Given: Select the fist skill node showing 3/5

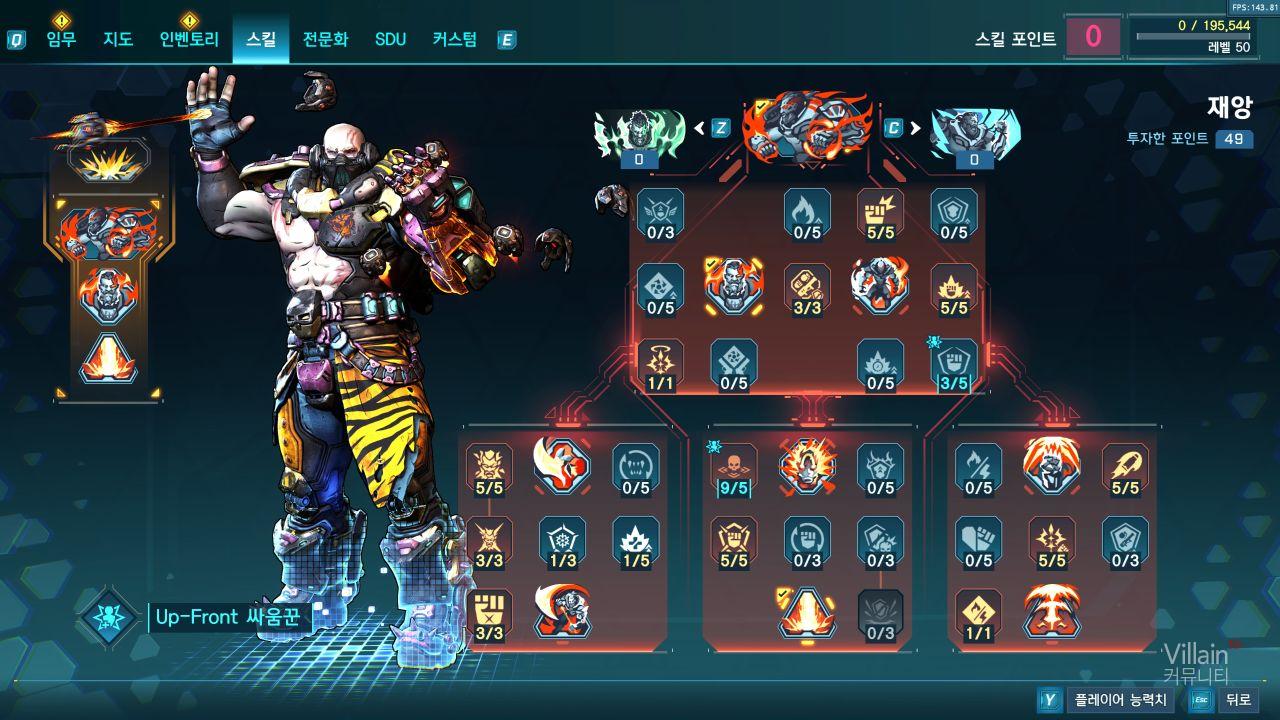Looking at the screenshot, I should click(x=954, y=364).
